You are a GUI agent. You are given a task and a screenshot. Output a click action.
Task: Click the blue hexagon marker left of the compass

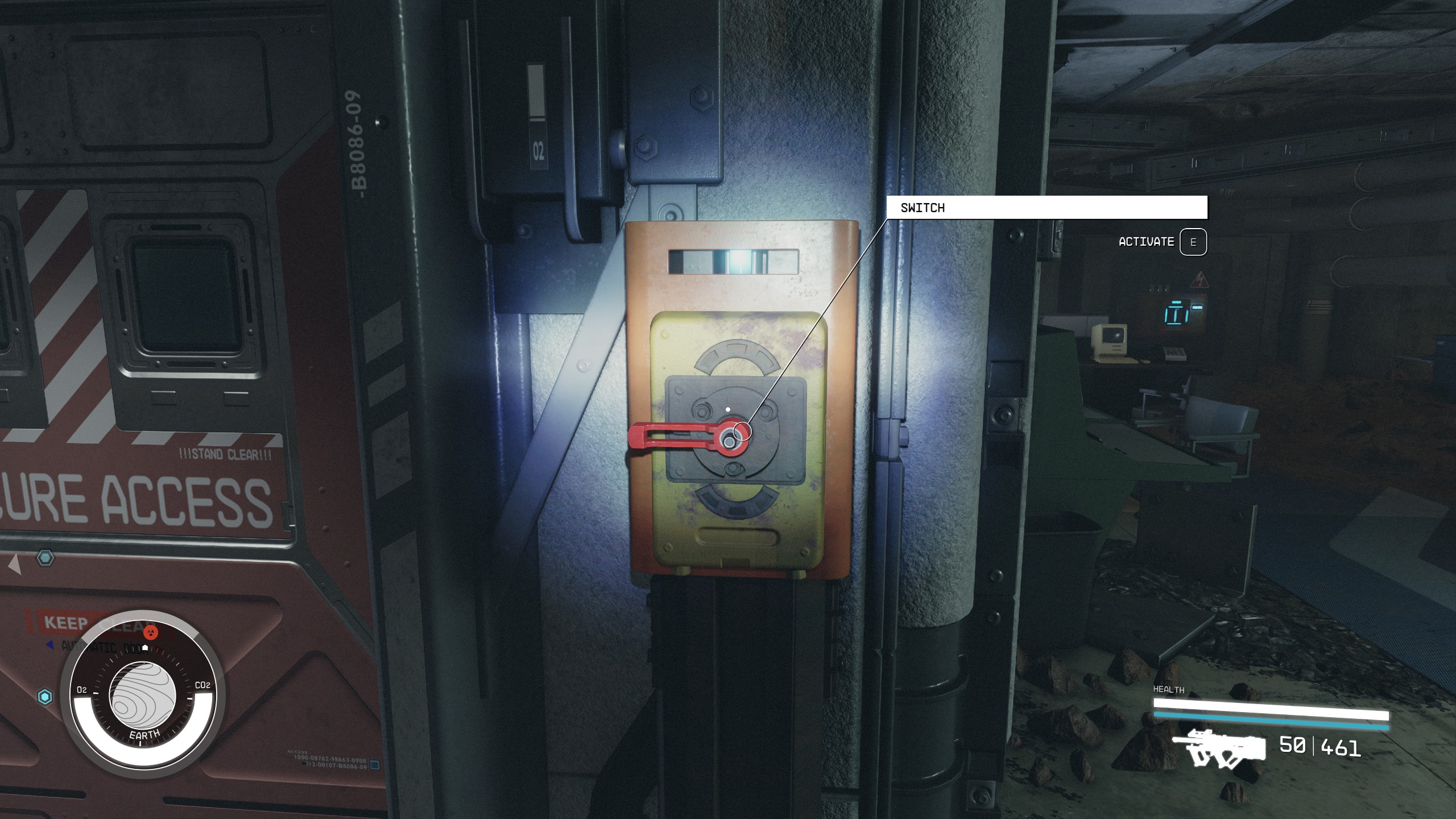(x=45, y=697)
